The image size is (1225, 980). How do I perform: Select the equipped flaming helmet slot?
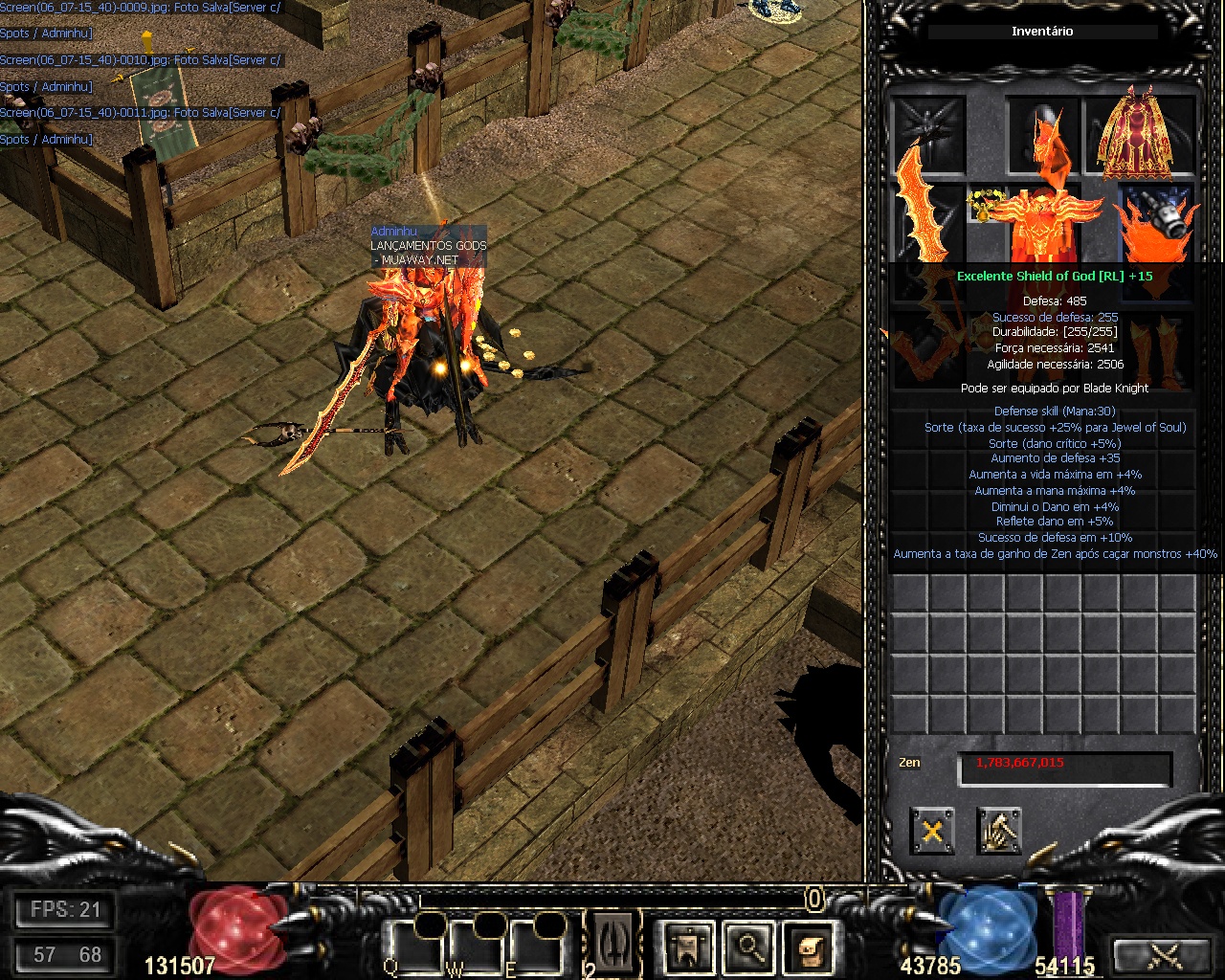(1043, 134)
